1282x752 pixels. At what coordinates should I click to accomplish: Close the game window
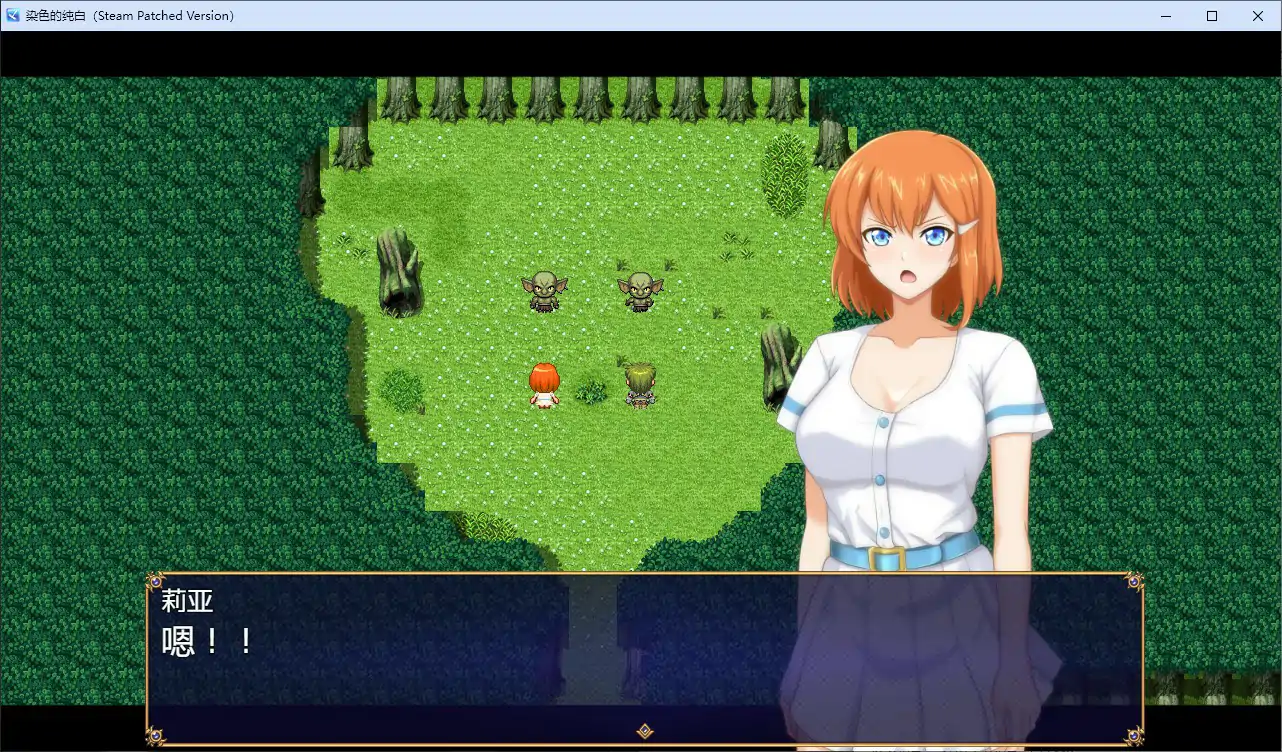[x=1258, y=16]
